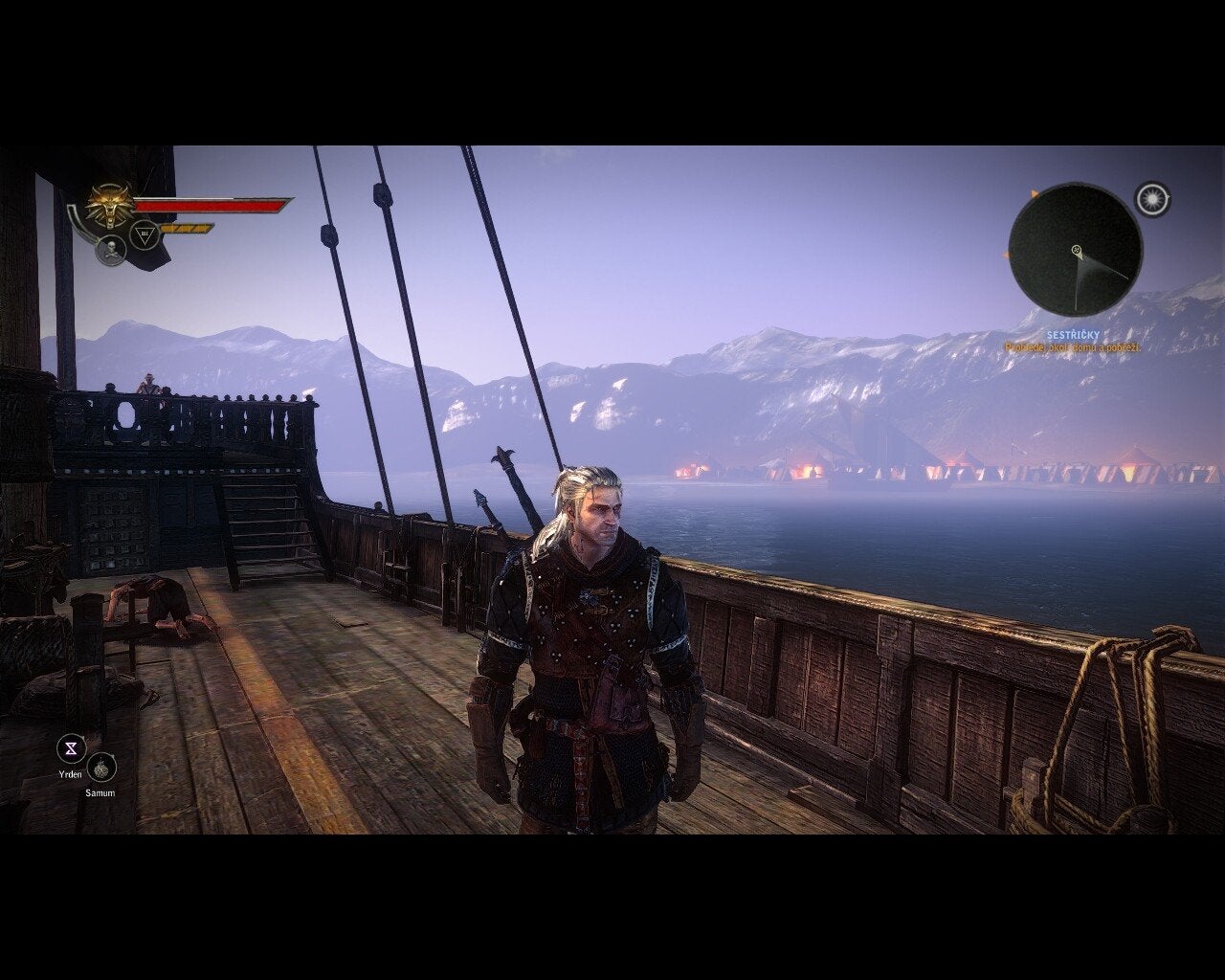1225x980 pixels.
Task: Open the skull toxicity indicator
Action: tap(111, 250)
